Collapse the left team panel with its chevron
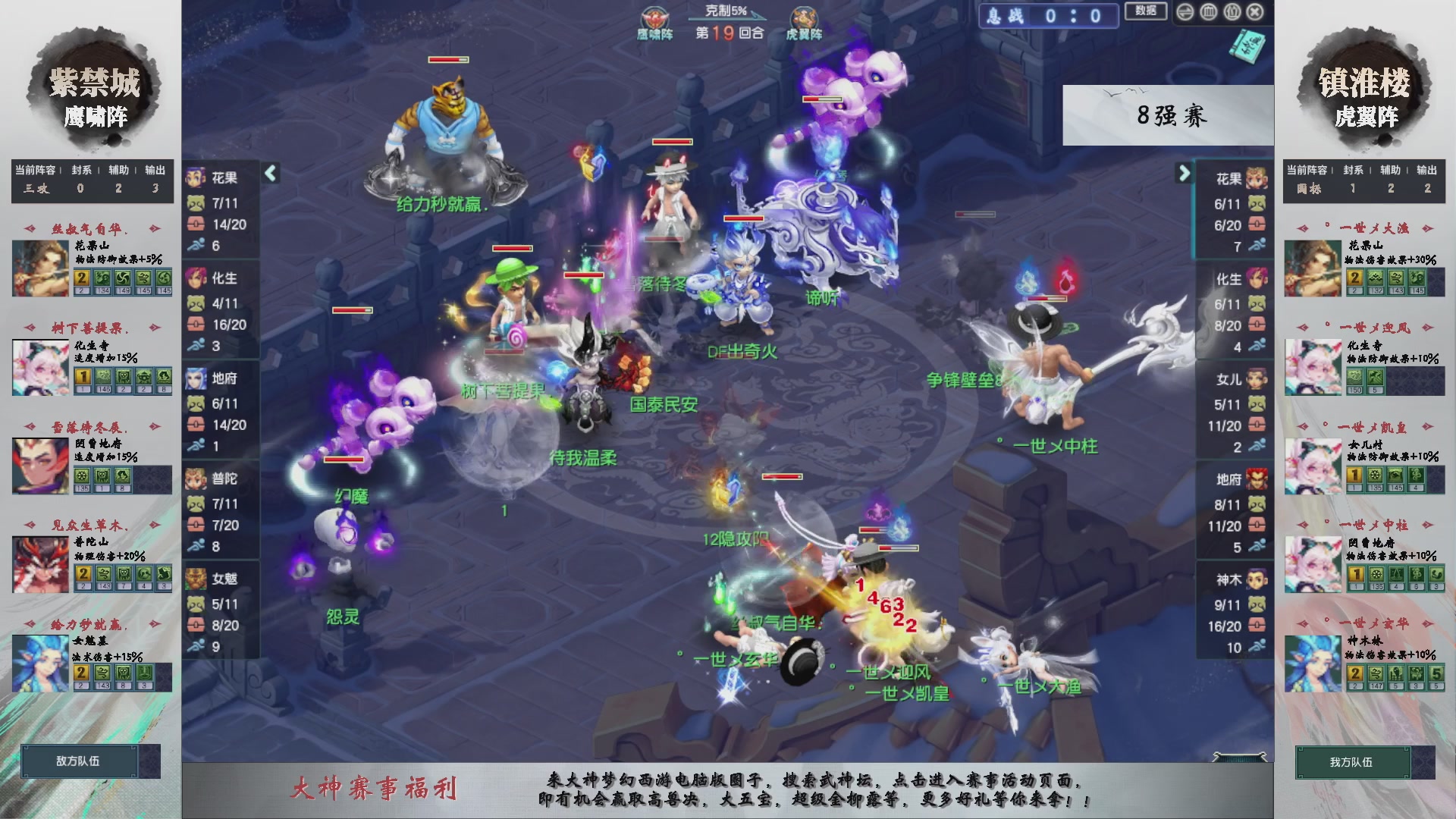 [x=269, y=173]
